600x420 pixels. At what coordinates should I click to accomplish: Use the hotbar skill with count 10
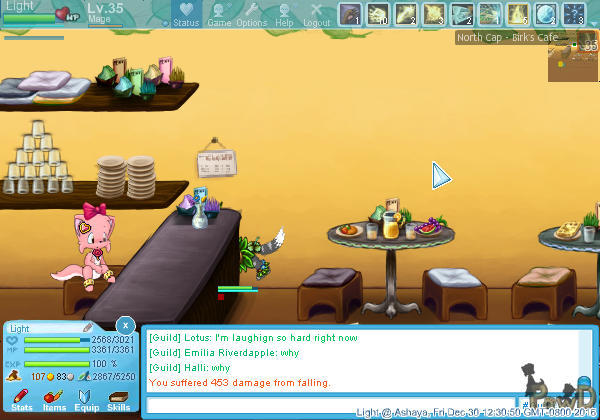[377, 14]
